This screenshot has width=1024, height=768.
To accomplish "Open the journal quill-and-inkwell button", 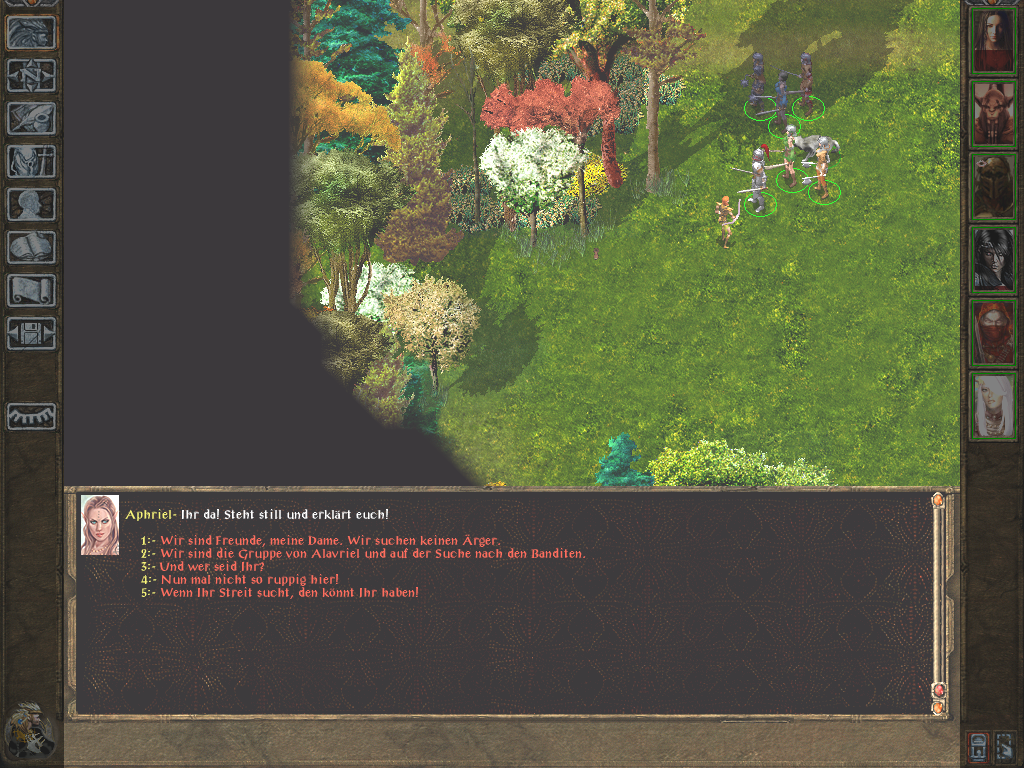I will pos(31,118).
